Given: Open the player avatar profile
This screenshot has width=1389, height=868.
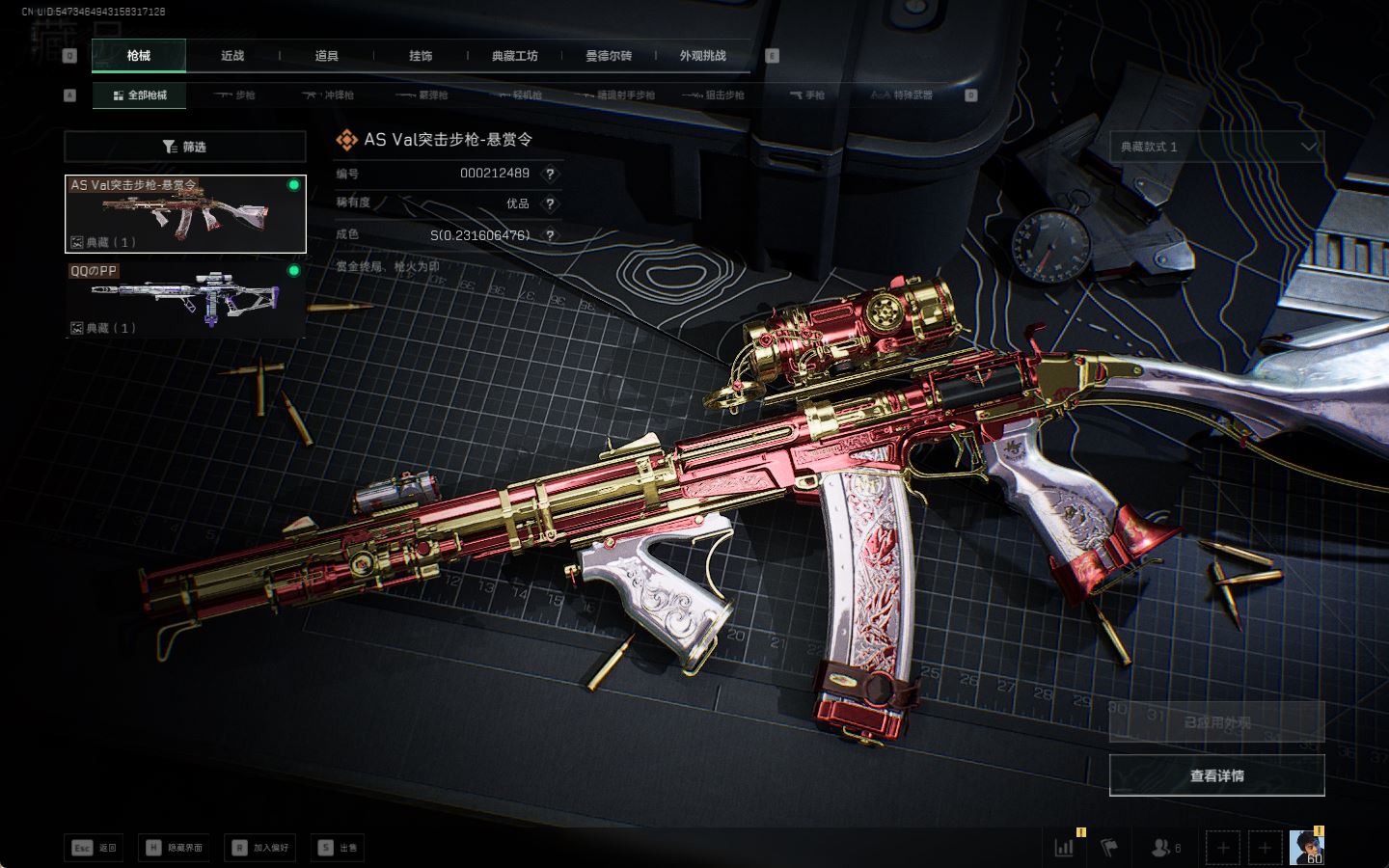Looking at the screenshot, I should 1306,848.
